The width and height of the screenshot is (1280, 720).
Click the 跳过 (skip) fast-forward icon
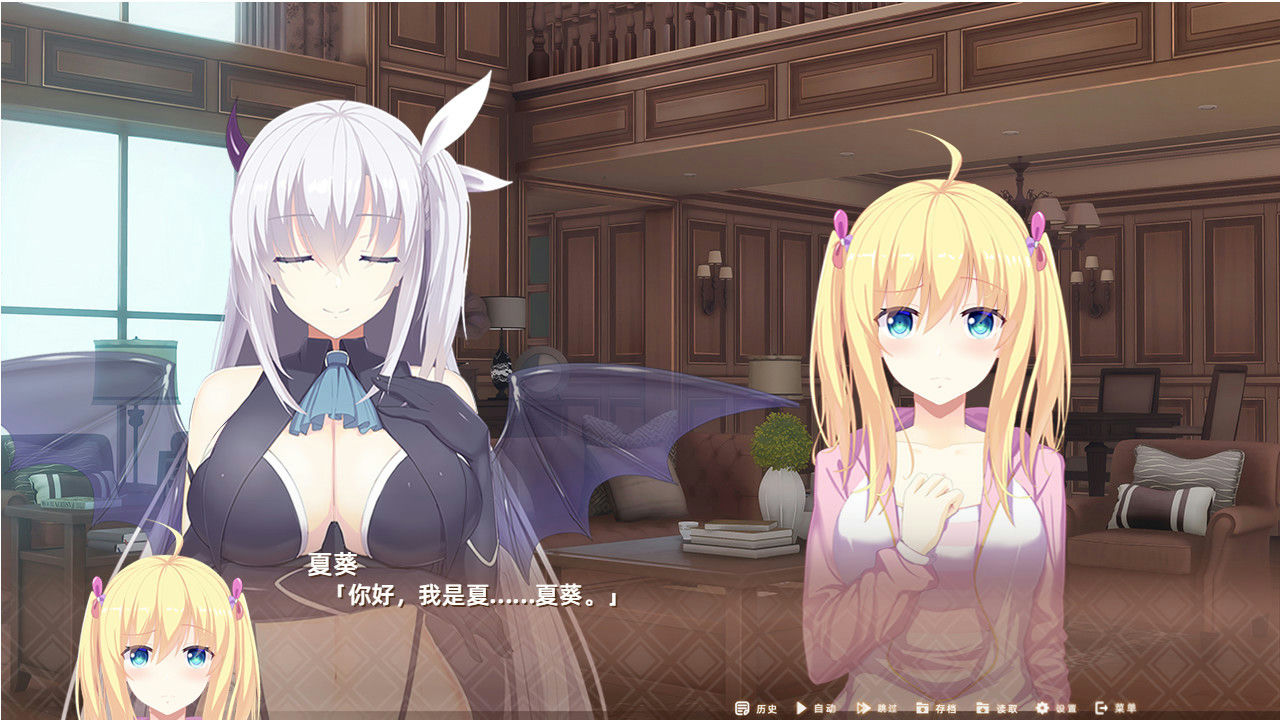[x=861, y=707]
